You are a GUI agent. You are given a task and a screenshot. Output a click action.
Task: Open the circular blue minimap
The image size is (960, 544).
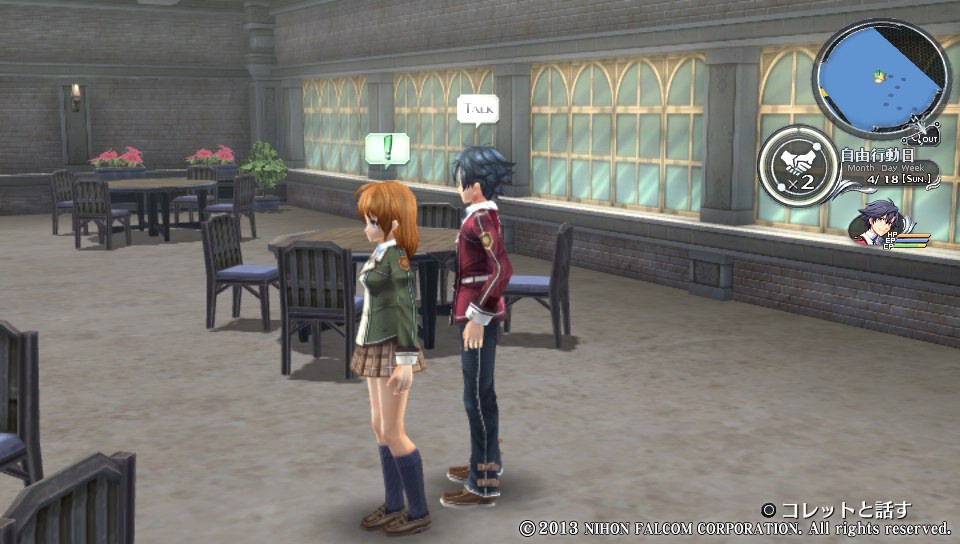[x=880, y=77]
